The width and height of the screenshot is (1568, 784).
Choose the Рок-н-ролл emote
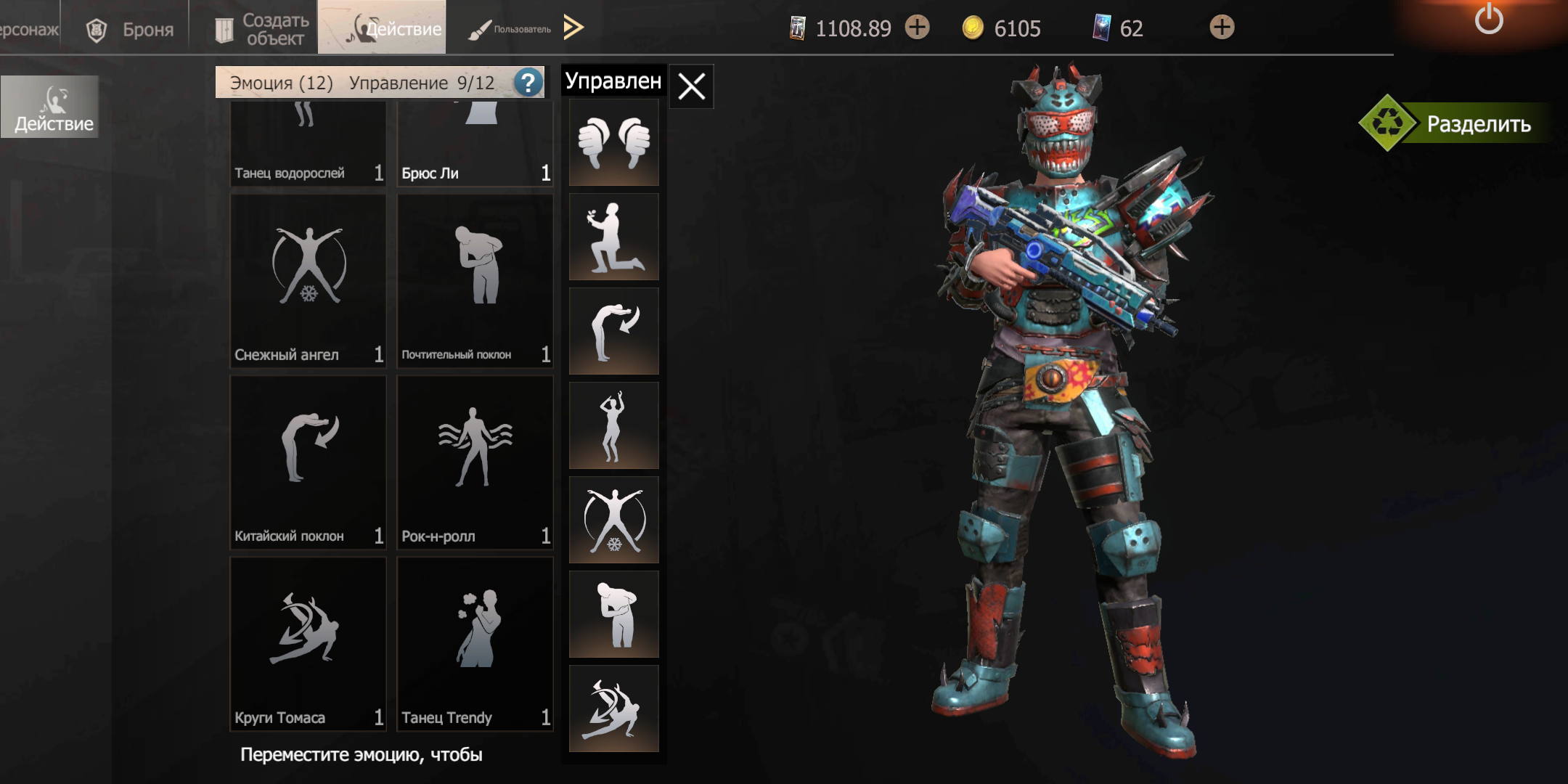pos(475,461)
